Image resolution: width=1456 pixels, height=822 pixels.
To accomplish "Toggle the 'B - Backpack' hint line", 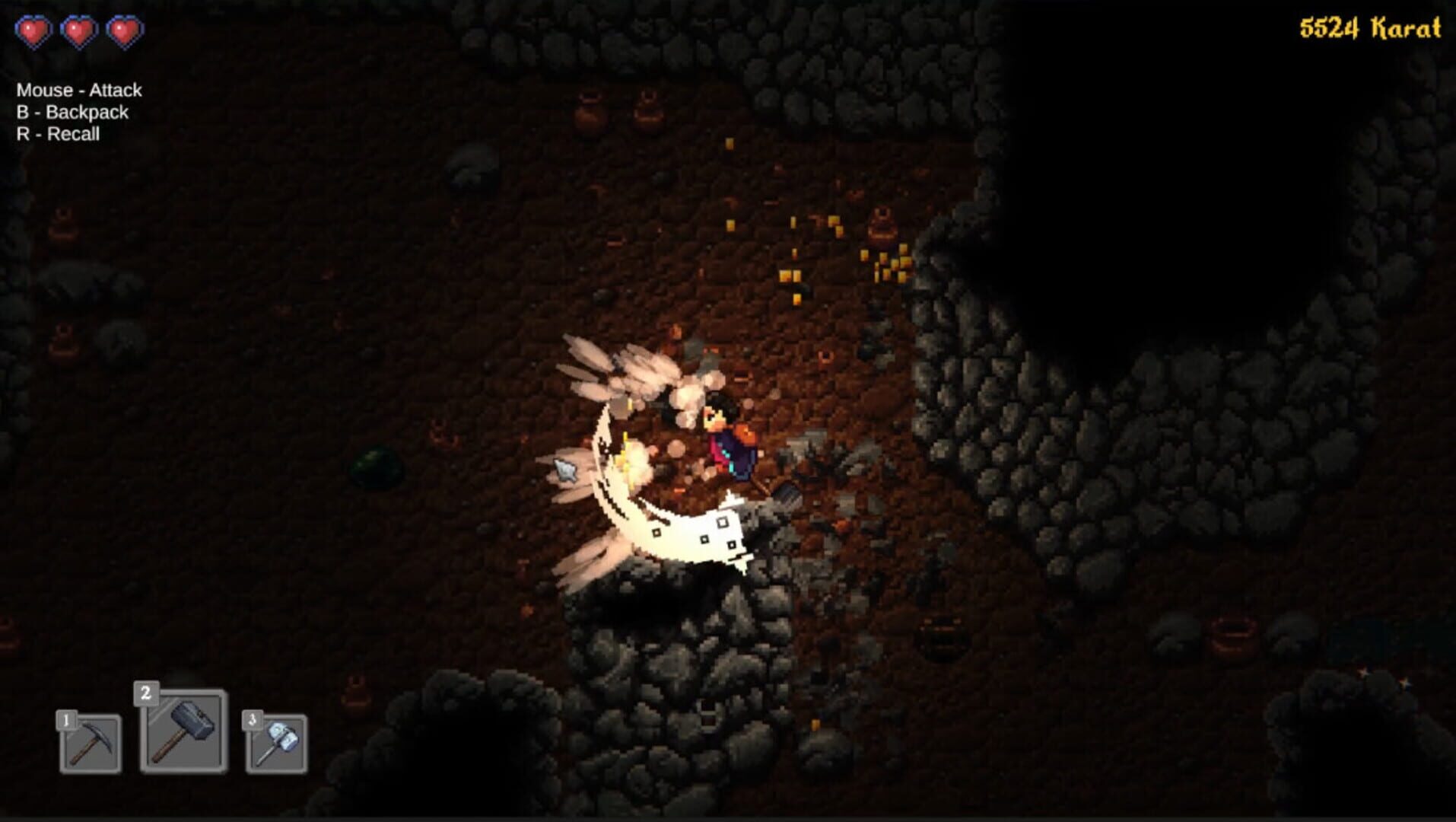I will tap(72, 113).
